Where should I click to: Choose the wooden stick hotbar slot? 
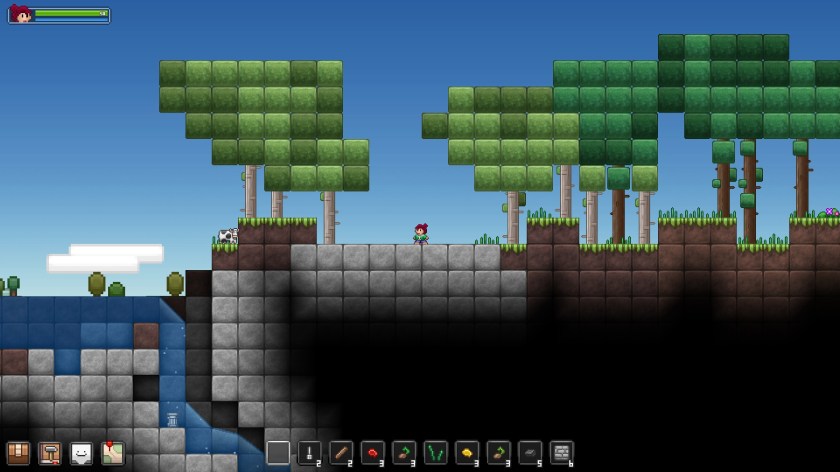tap(341, 452)
